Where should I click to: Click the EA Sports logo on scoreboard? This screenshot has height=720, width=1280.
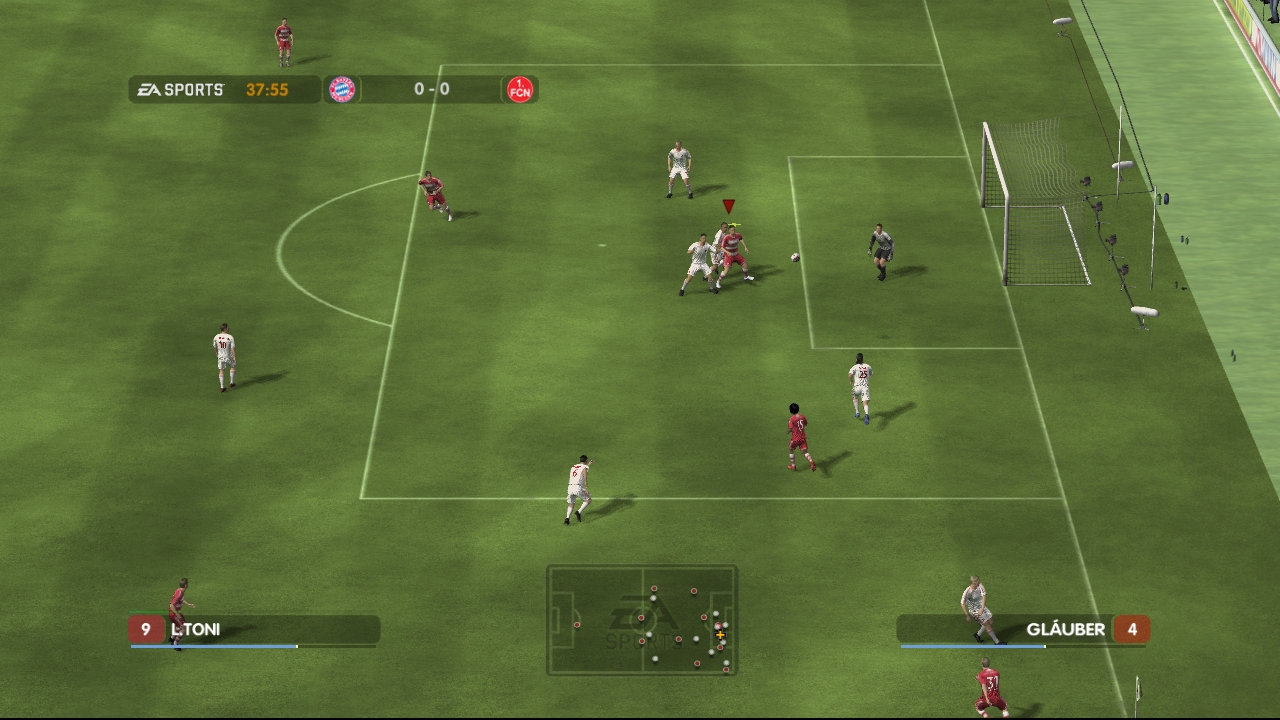181,90
